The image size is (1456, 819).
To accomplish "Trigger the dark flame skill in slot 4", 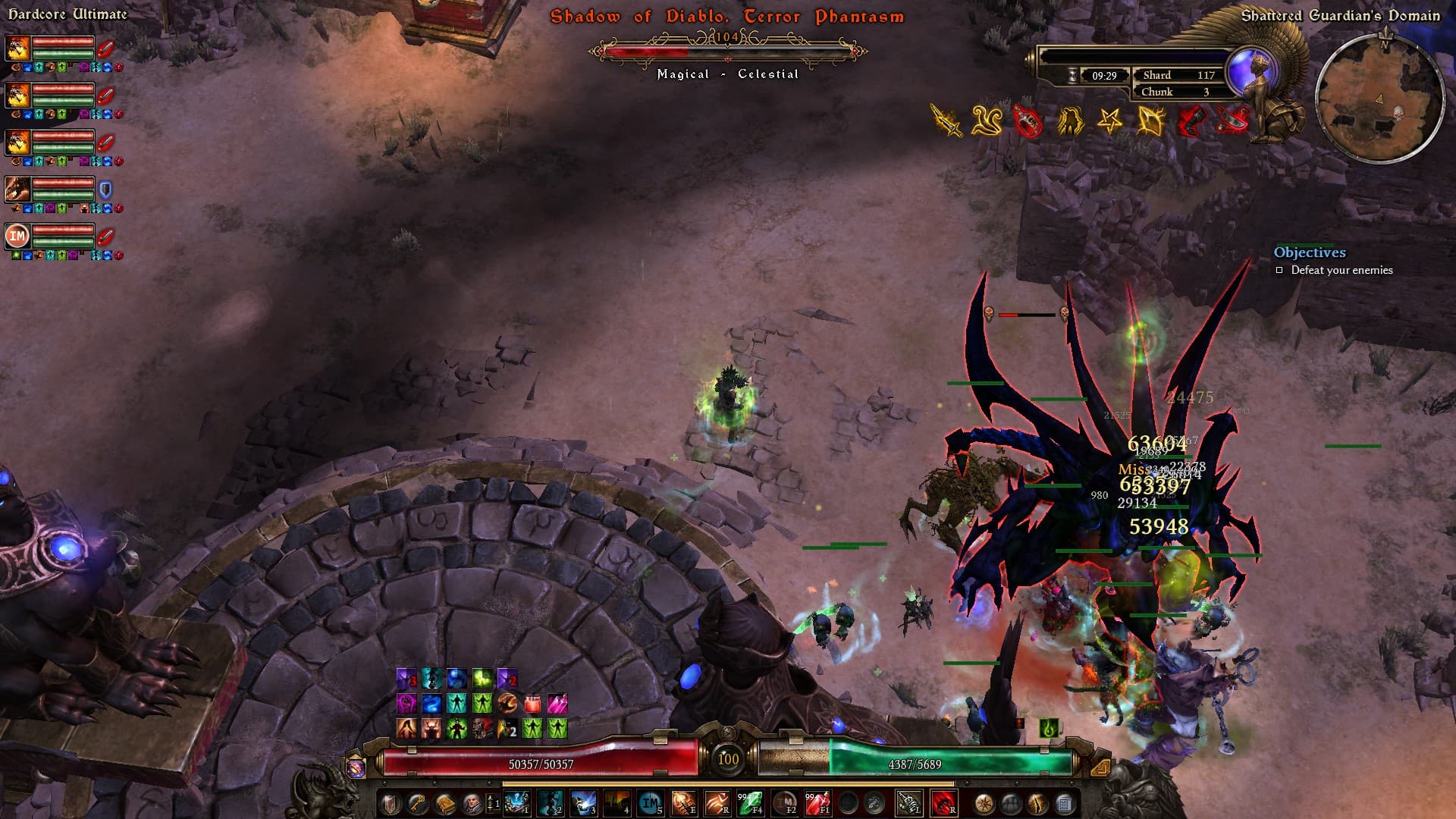I will [x=617, y=803].
